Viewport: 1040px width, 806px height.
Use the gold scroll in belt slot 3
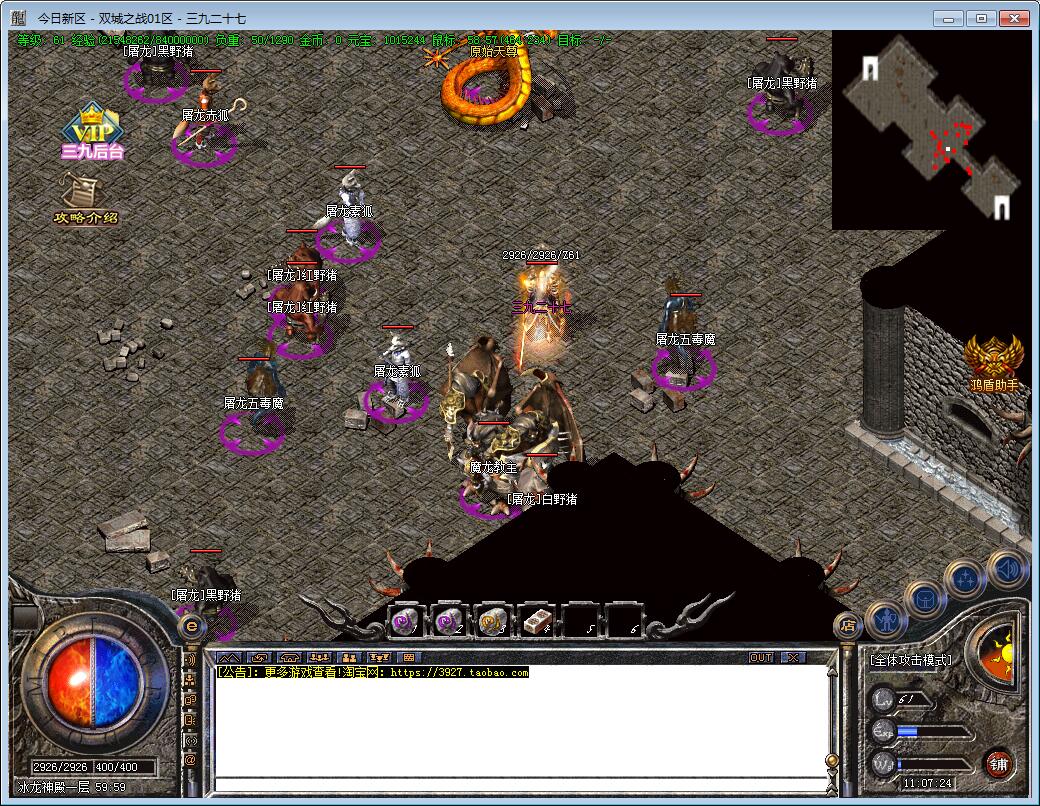(x=491, y=621)
